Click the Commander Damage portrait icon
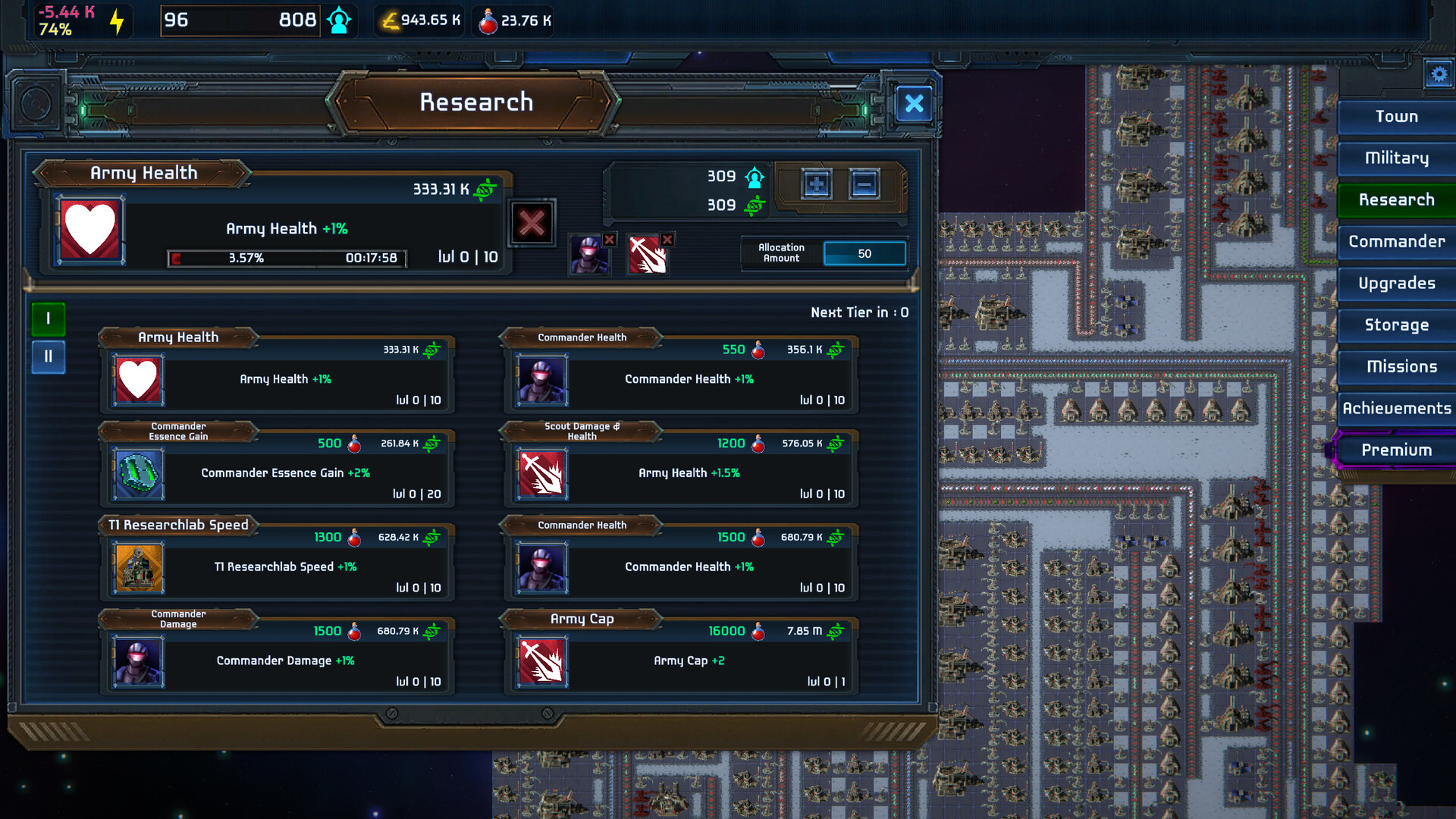The image size is (1456, 819). pyautogui.click(x=138, y=661)
